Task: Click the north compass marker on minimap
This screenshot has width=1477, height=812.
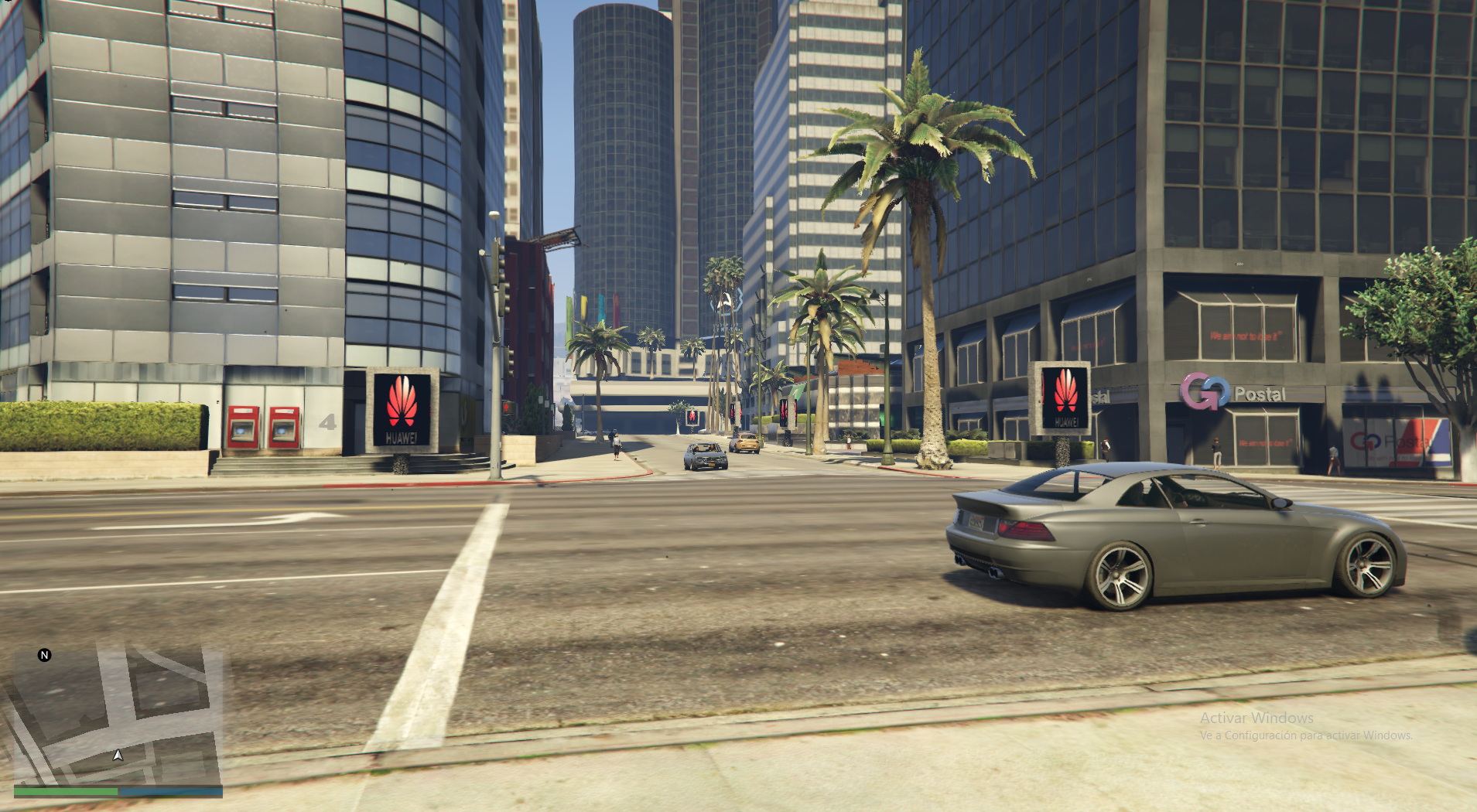Action: pos(44,655)
